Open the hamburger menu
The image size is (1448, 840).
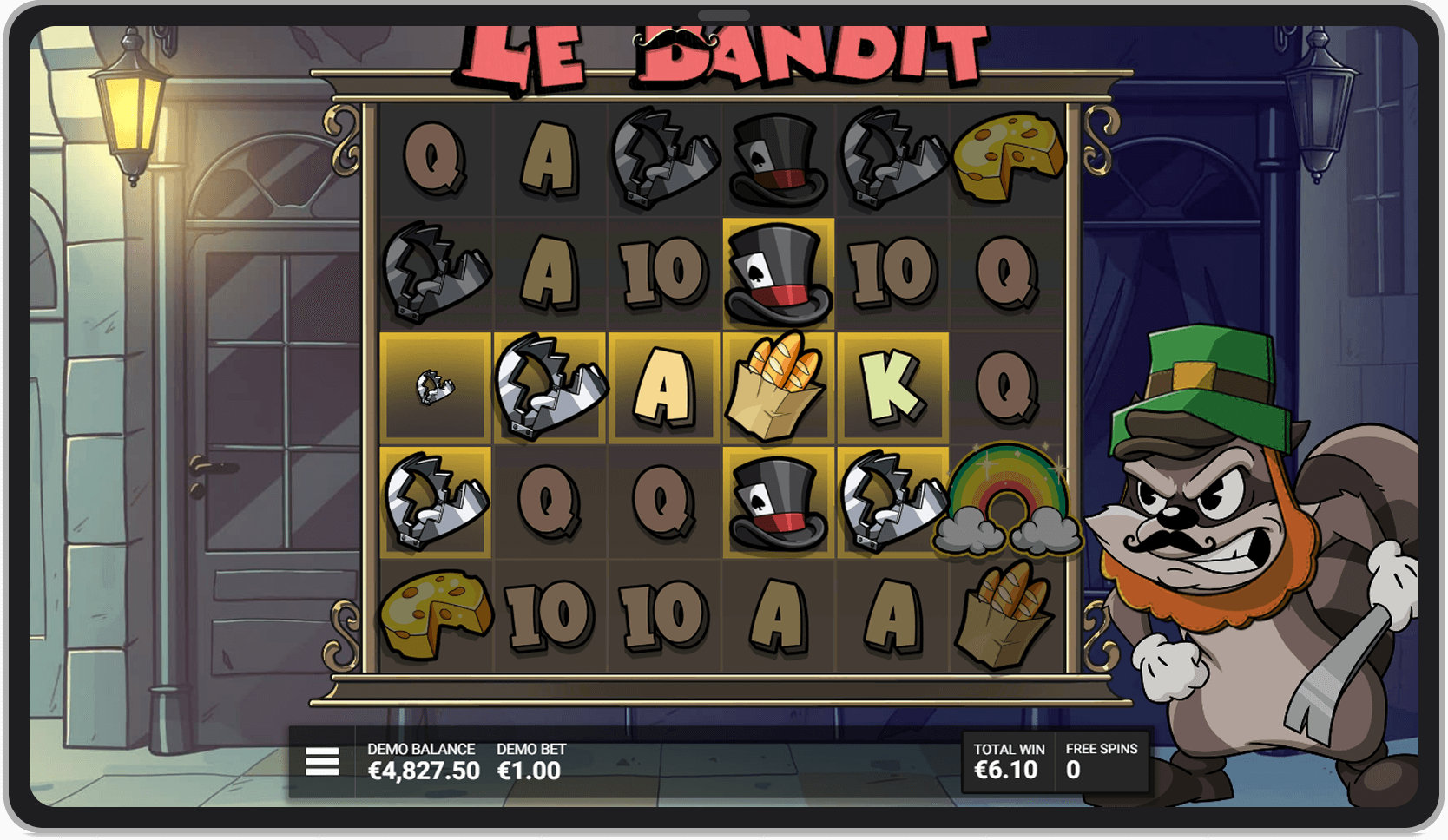[322, 762]
